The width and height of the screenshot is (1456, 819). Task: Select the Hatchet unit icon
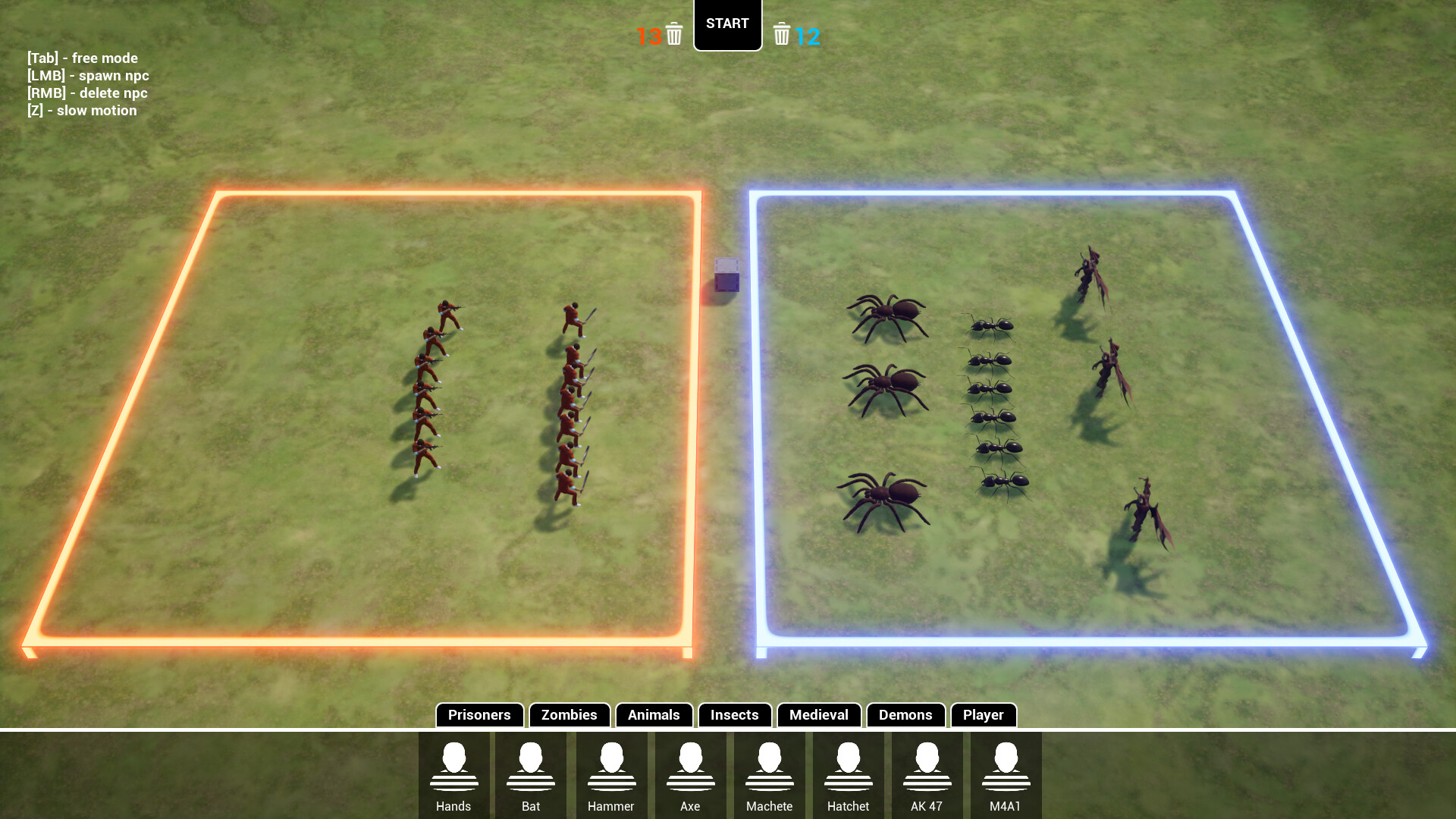click(849, 773)
